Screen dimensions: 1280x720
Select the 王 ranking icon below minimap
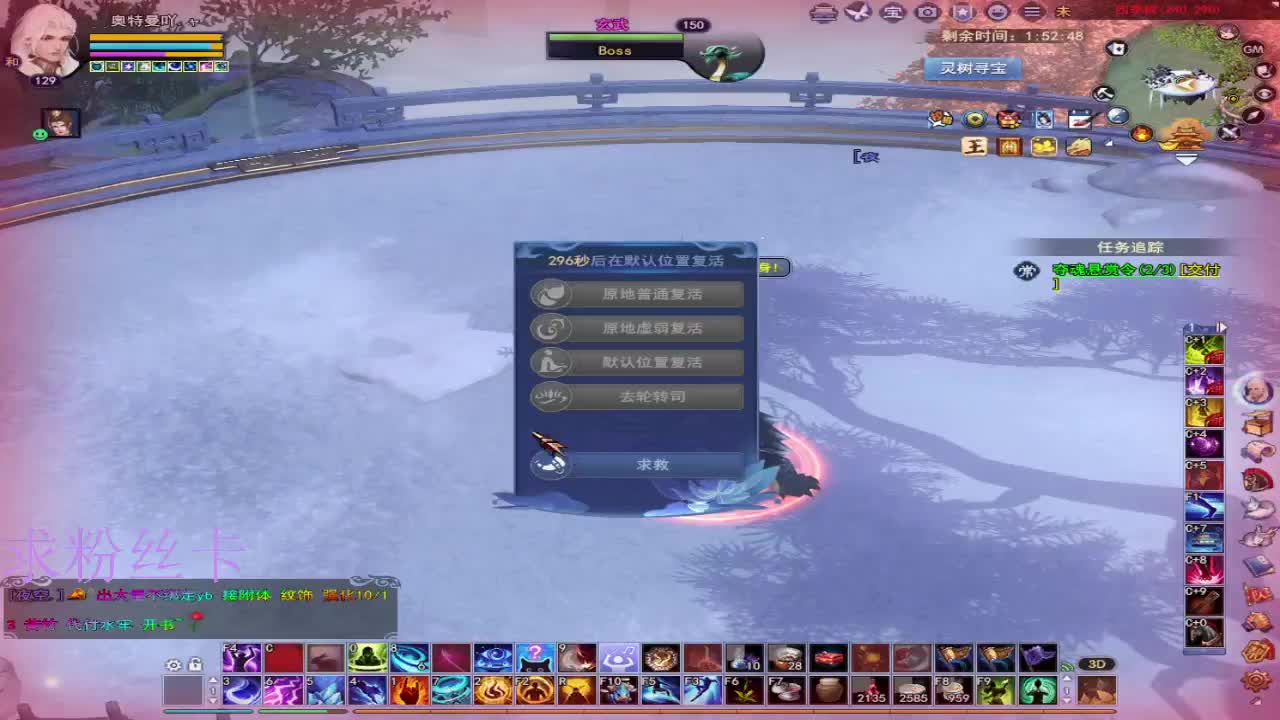click(x=974, y=147)
